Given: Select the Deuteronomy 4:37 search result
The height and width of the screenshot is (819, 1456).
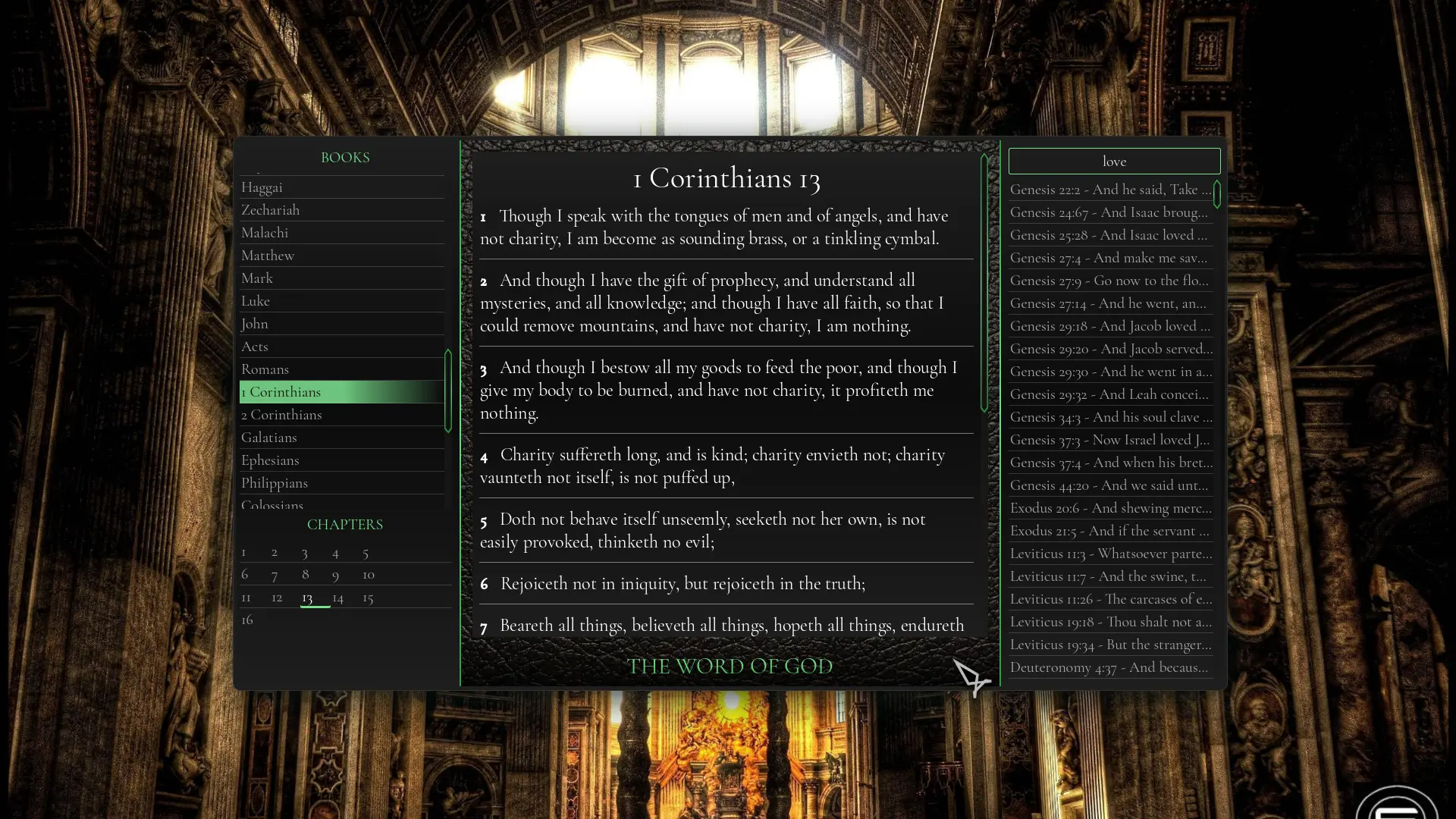Looking at the screenshot, I should coord(1109,667).
